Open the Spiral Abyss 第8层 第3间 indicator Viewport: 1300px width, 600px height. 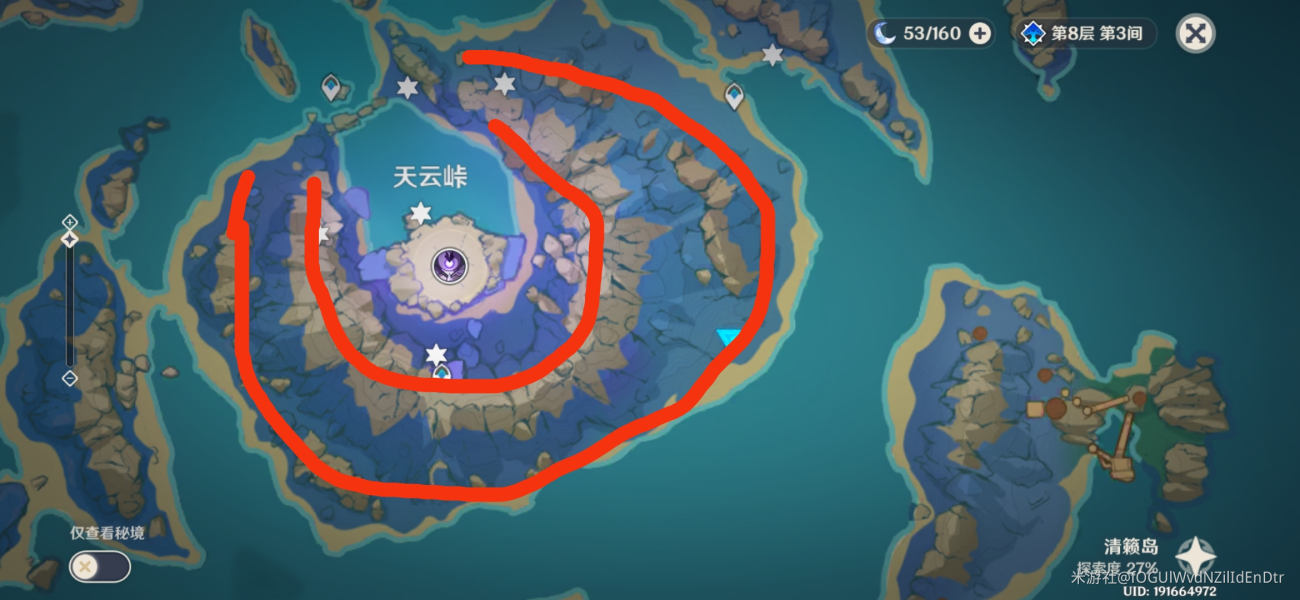1085,34
